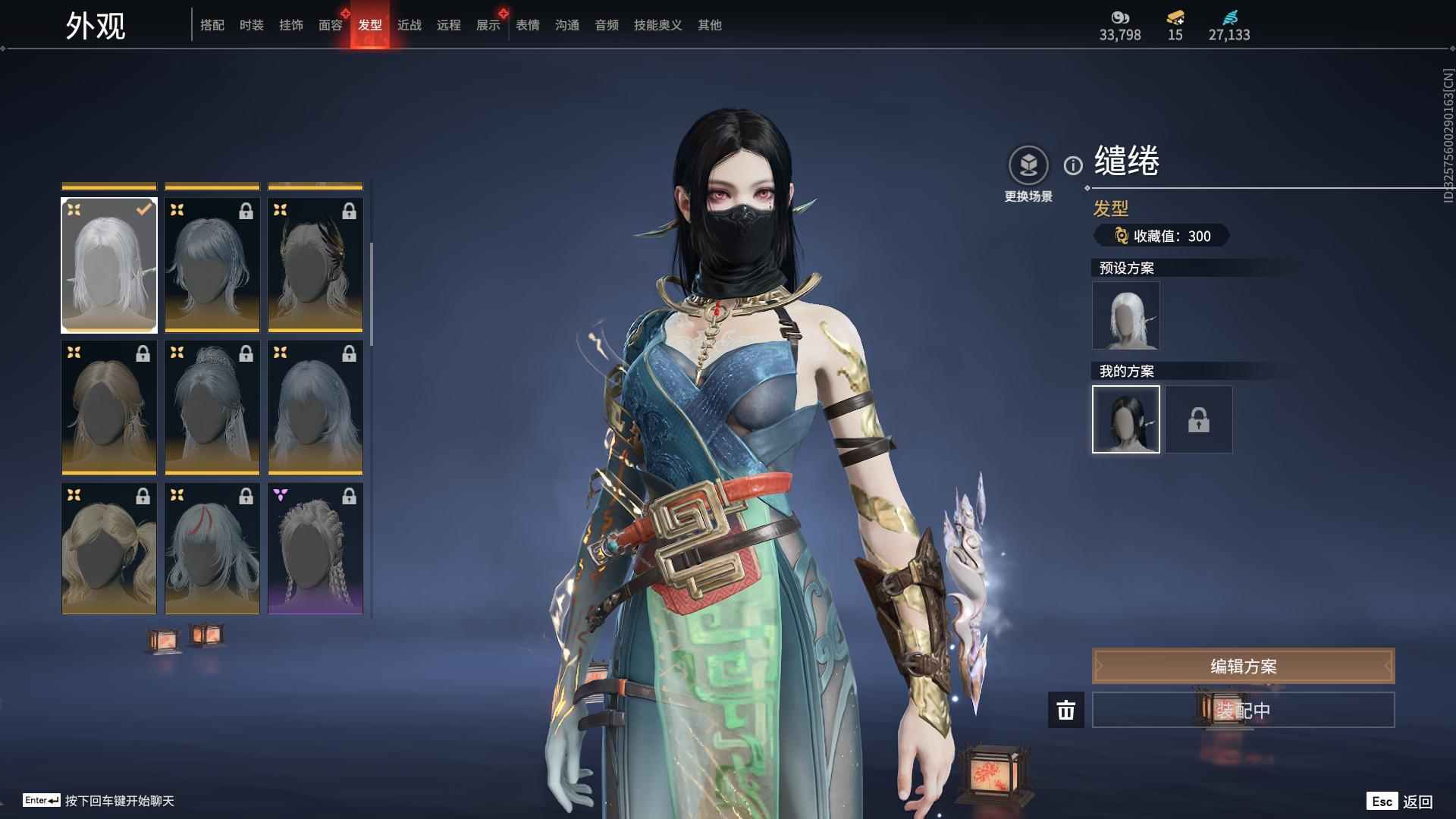
Task: Show the 展示 tab
Action: 488,25
